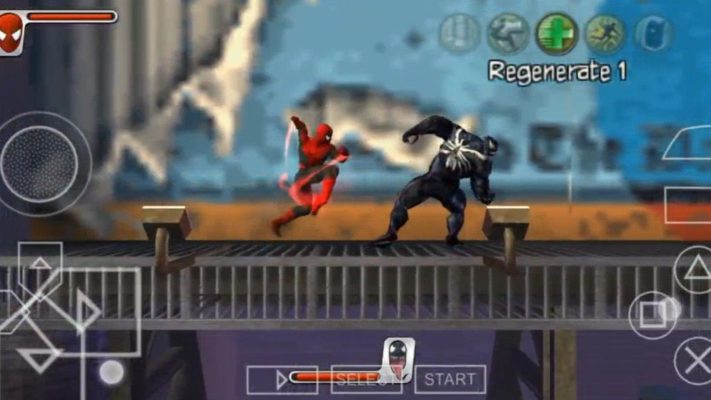Select the running figure ability icon
The image size is (711, 400).
coord(604,34)
